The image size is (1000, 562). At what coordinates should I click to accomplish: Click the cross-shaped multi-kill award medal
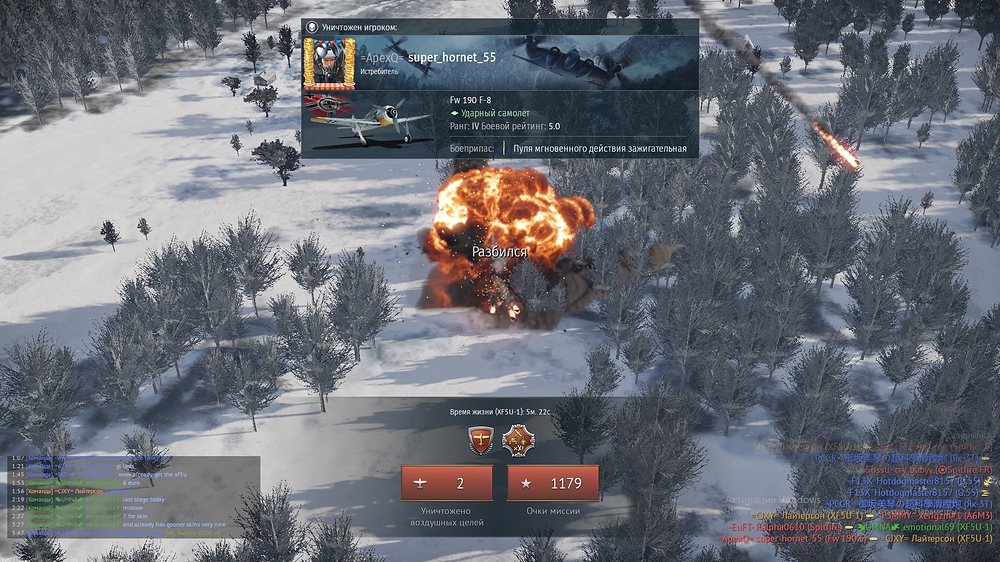pyautogui.click(x=518, y=440)
